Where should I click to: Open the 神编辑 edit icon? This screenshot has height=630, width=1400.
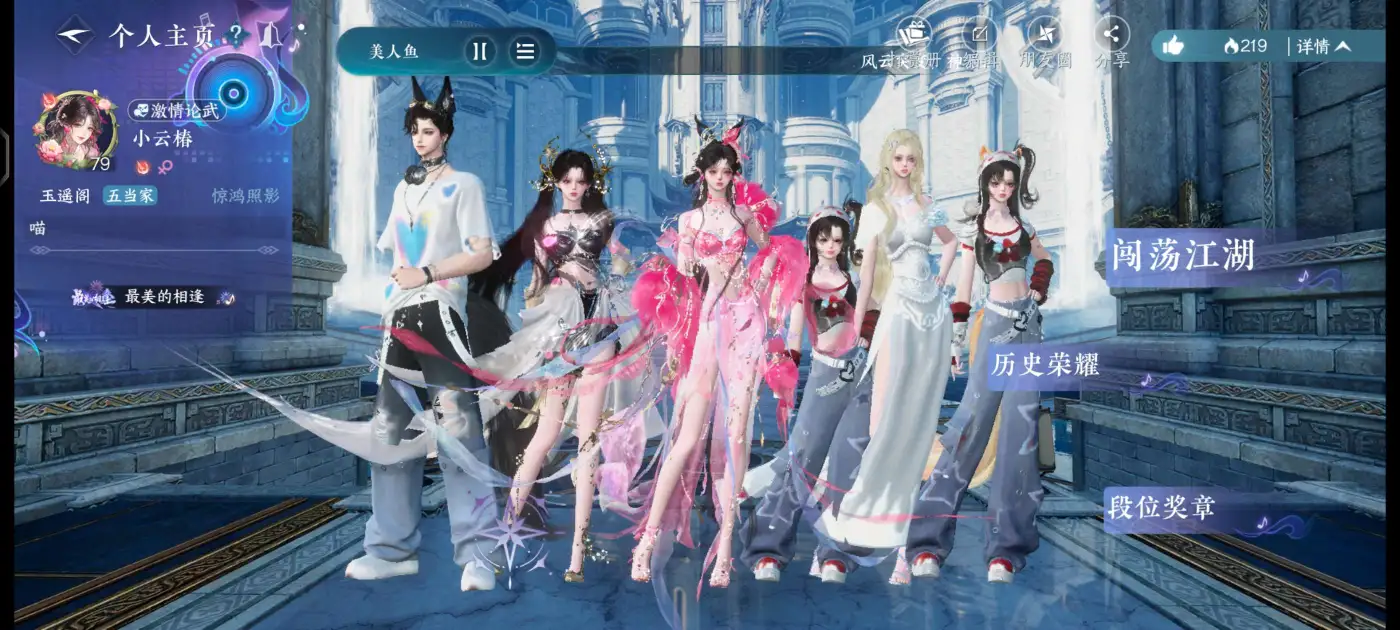pos(980,35)
